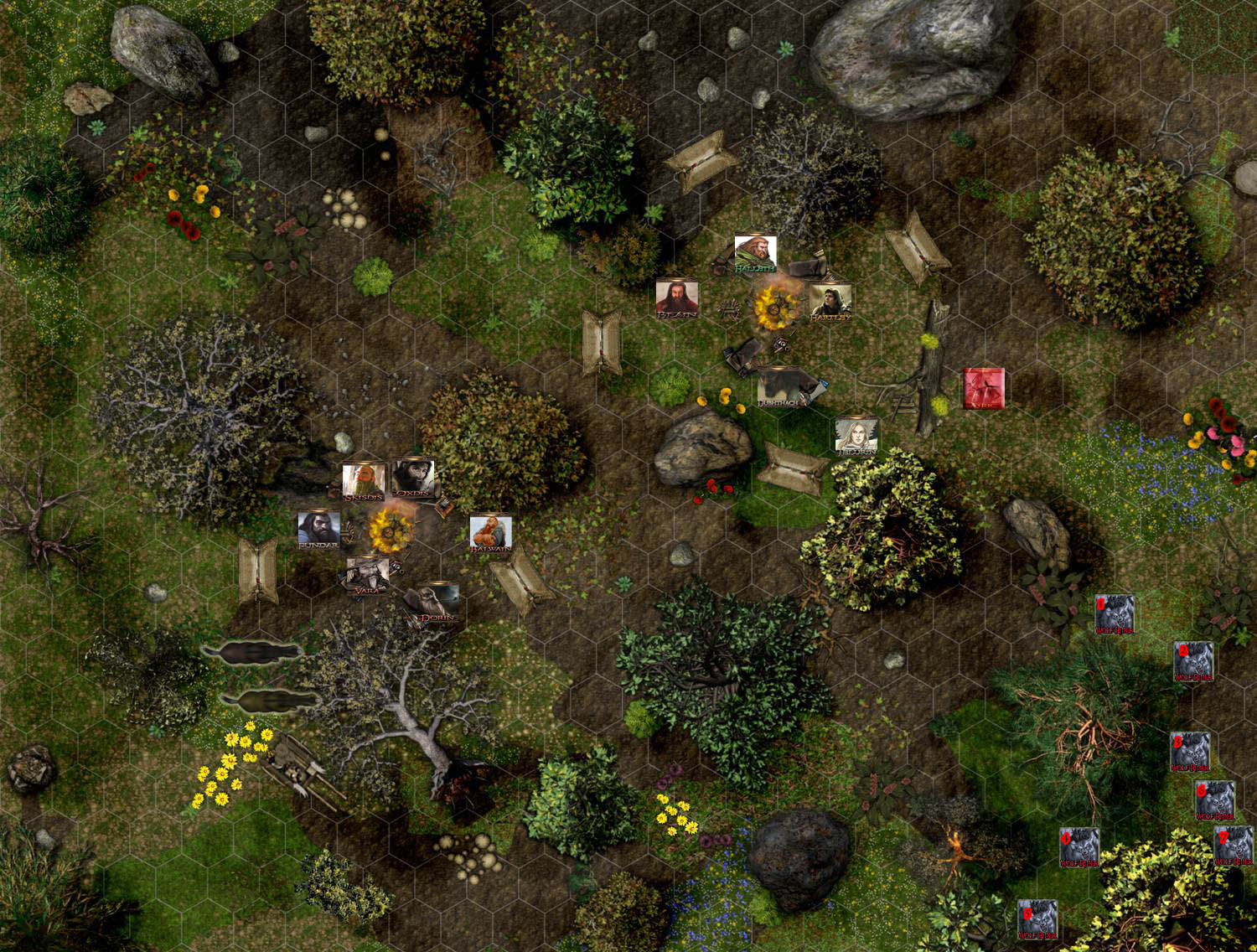Target Wolf Rider token number 6

click(x=1214, y=800)
